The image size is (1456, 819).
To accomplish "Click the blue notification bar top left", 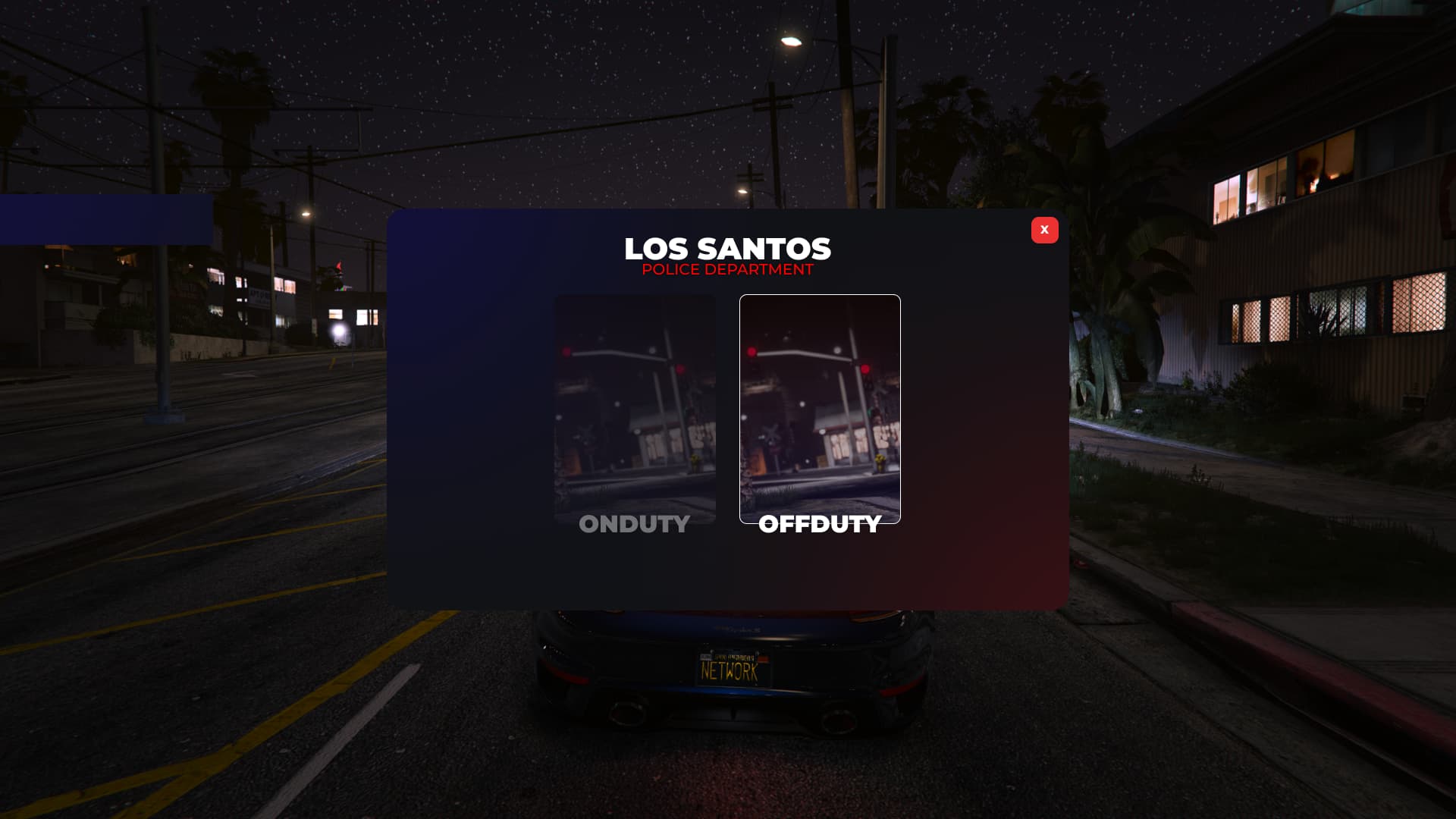I will coord(106,216).
